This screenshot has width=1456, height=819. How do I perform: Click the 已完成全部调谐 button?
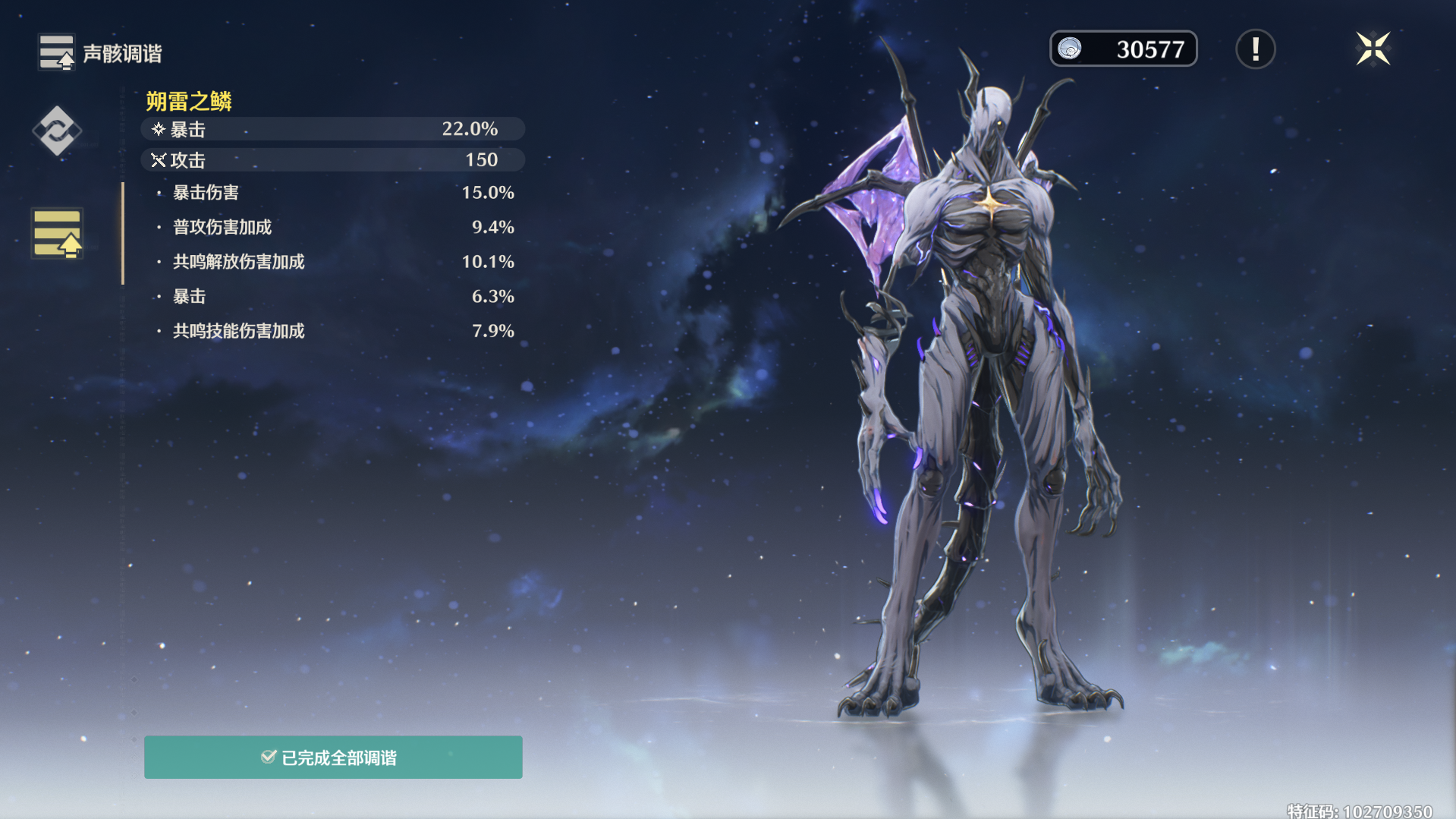[x=333, y=757]
